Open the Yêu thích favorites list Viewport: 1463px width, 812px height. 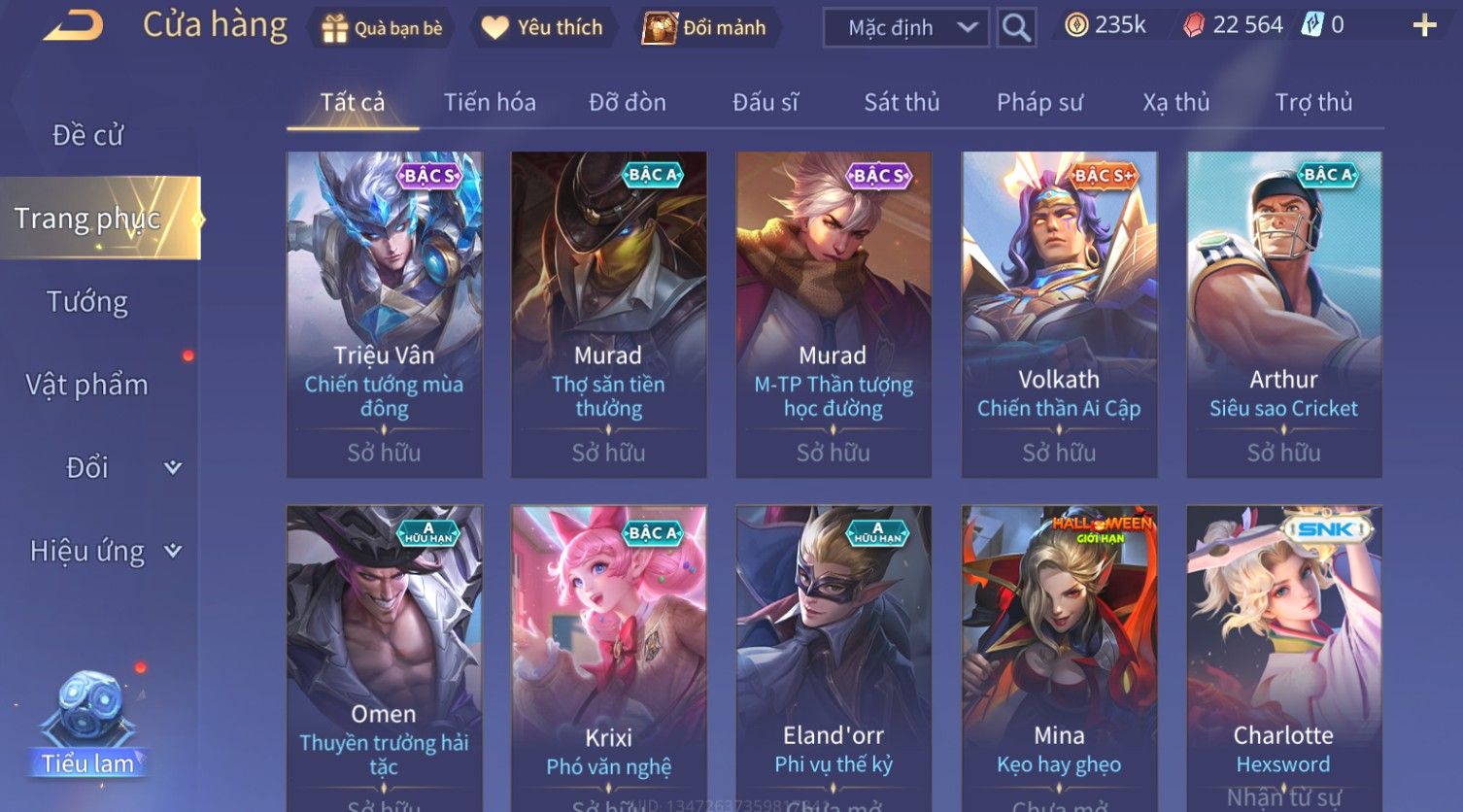coord(542,28)
